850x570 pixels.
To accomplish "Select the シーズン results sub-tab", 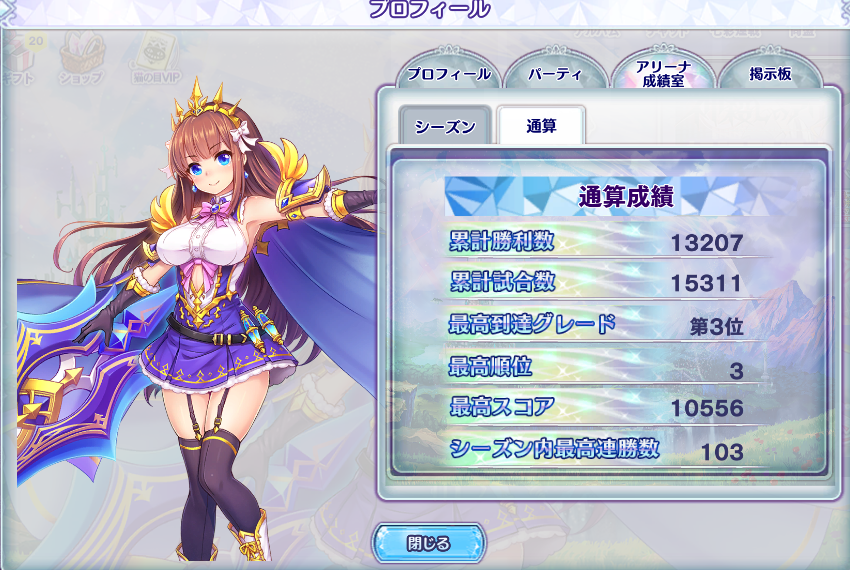I will [445, 127].
